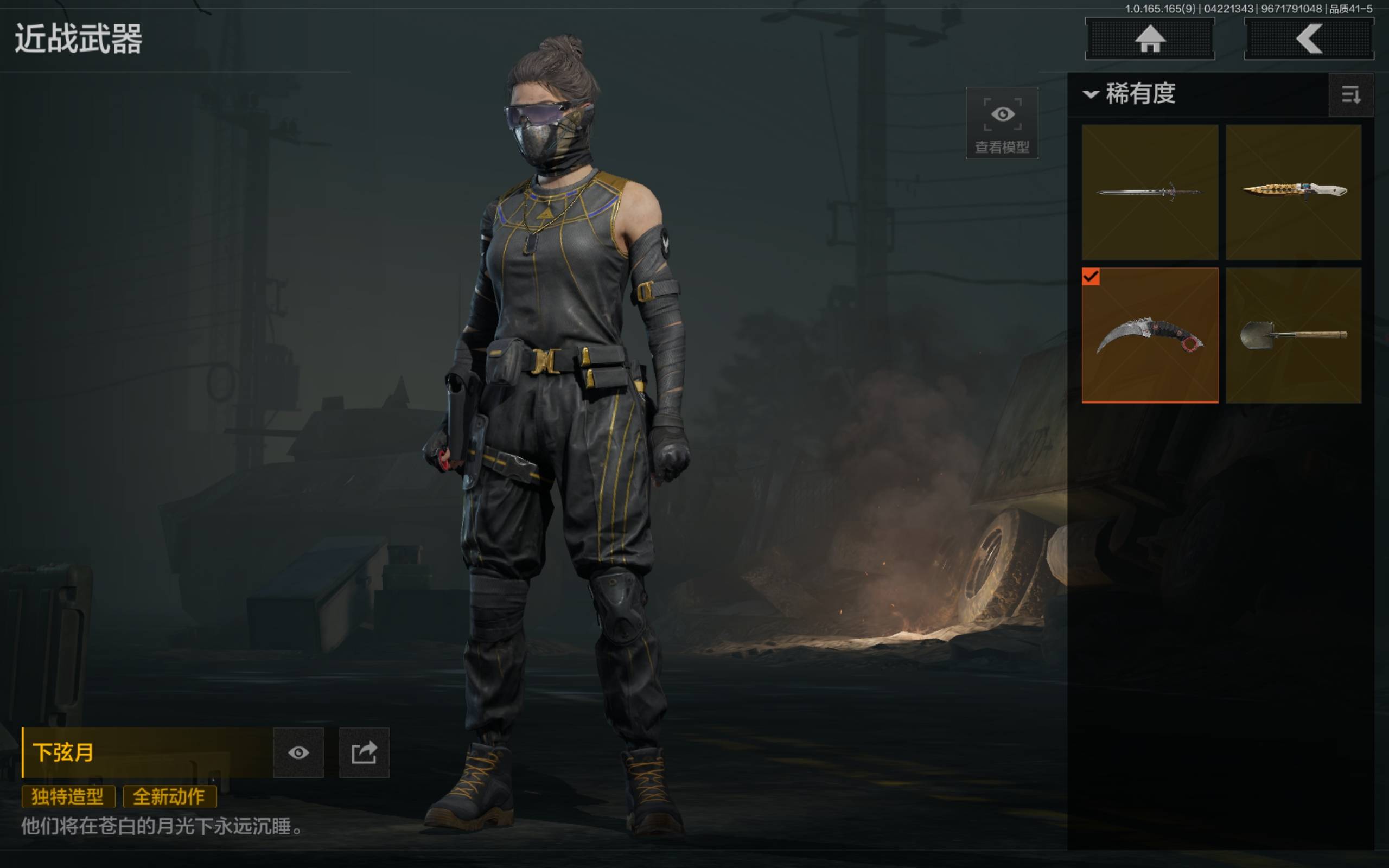Go back with the arrow button
The image size is (1389, 868).
pyautogui.click(x=1309, y=39)
